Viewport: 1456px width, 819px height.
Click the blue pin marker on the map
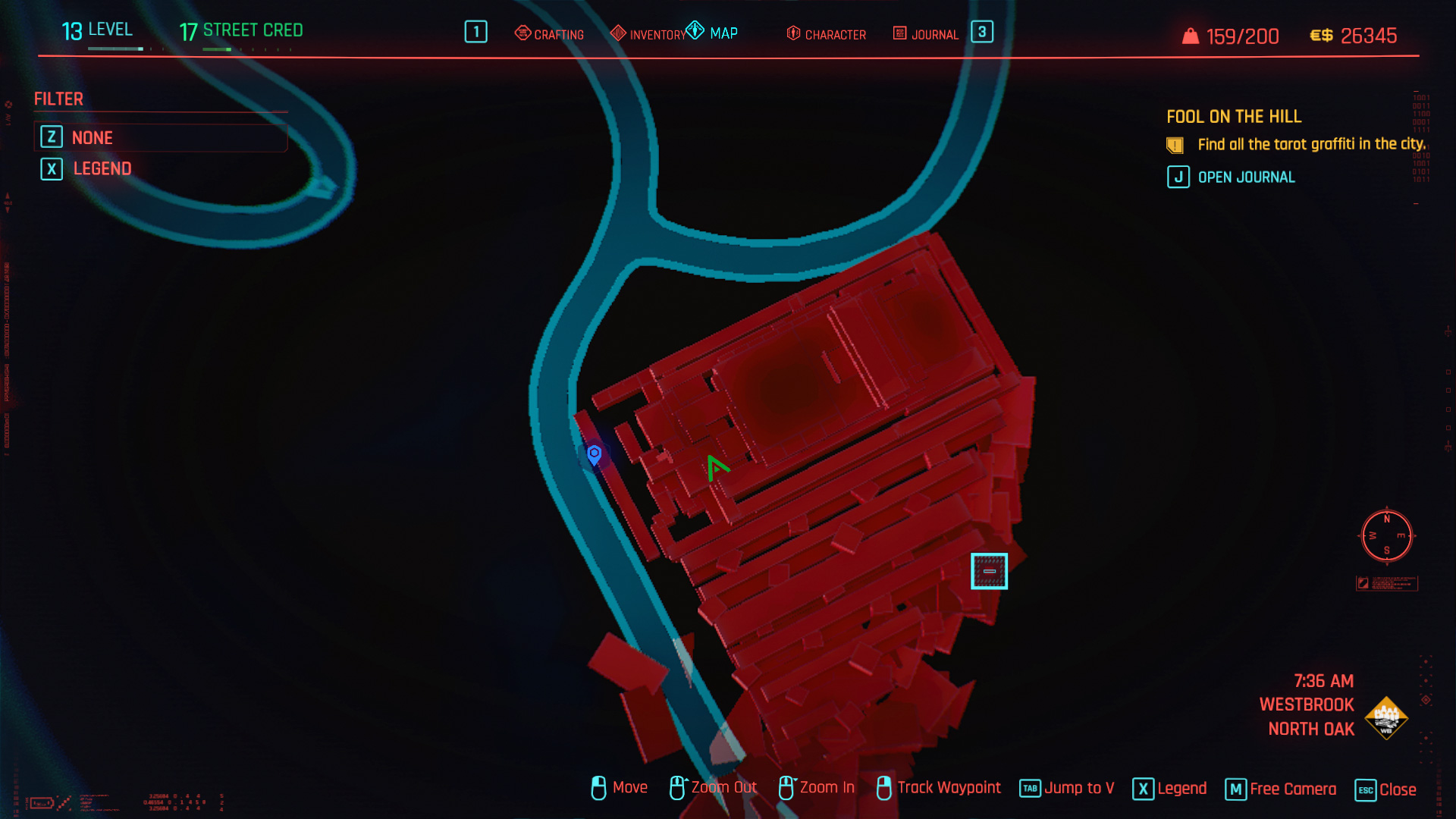point(595,454)
